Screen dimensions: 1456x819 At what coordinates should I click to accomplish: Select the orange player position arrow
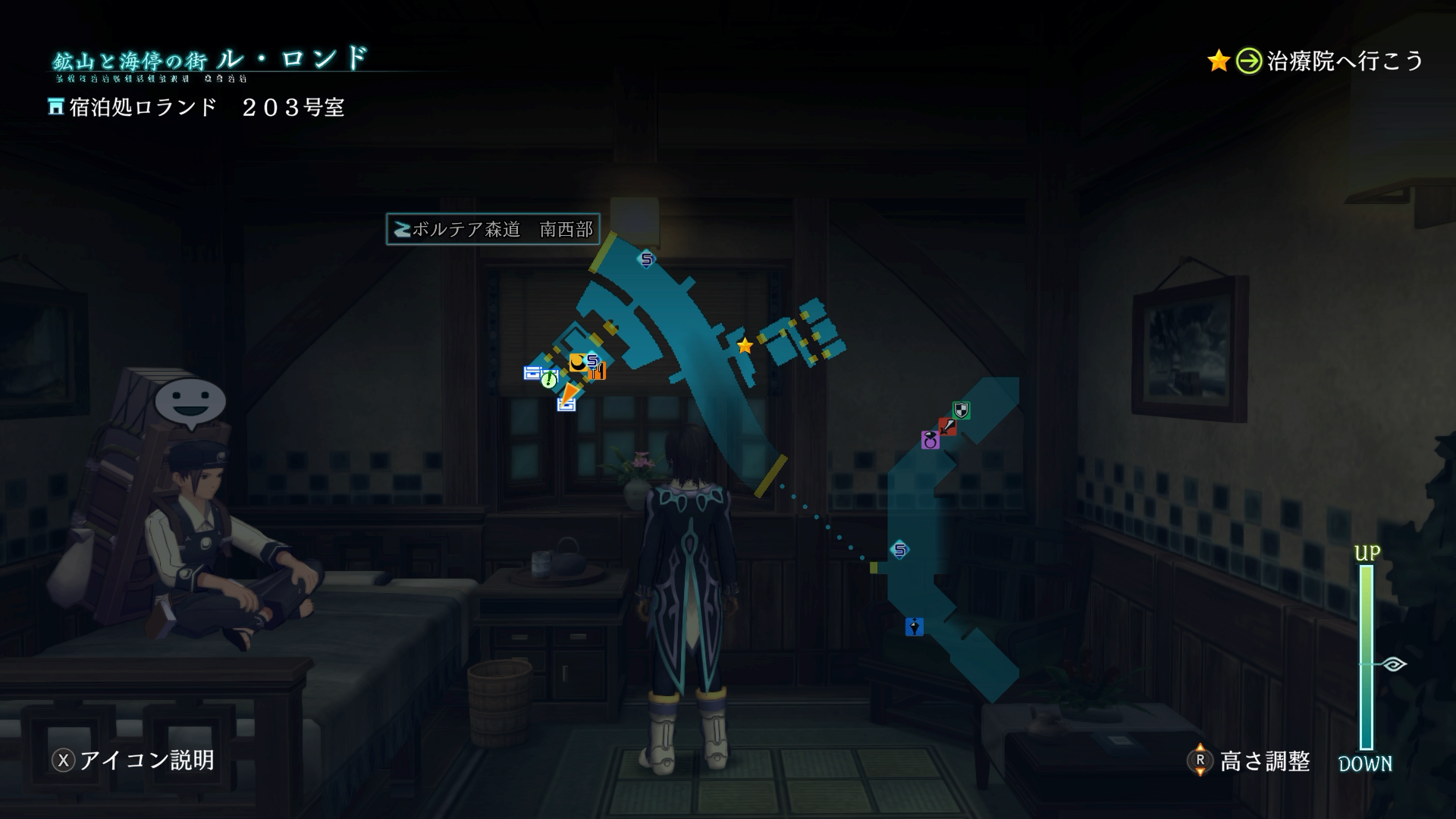(x=567, y=391)
